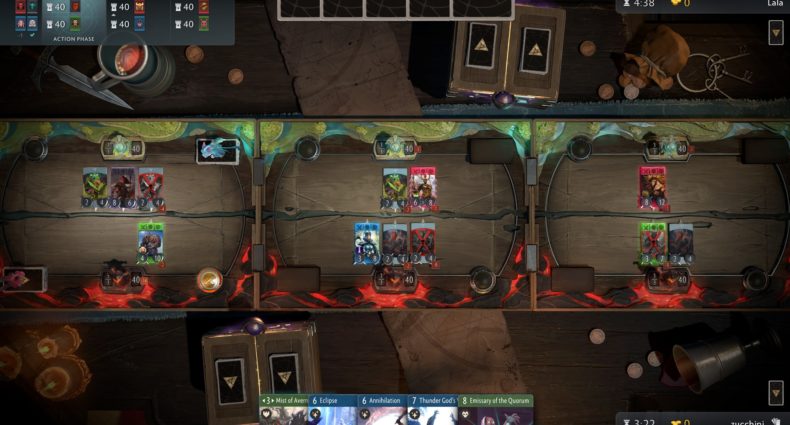The width and height of the screenshot is (790, 425).
Task: Inspect the dragon improvement card in the left lane
Action: 217,151
